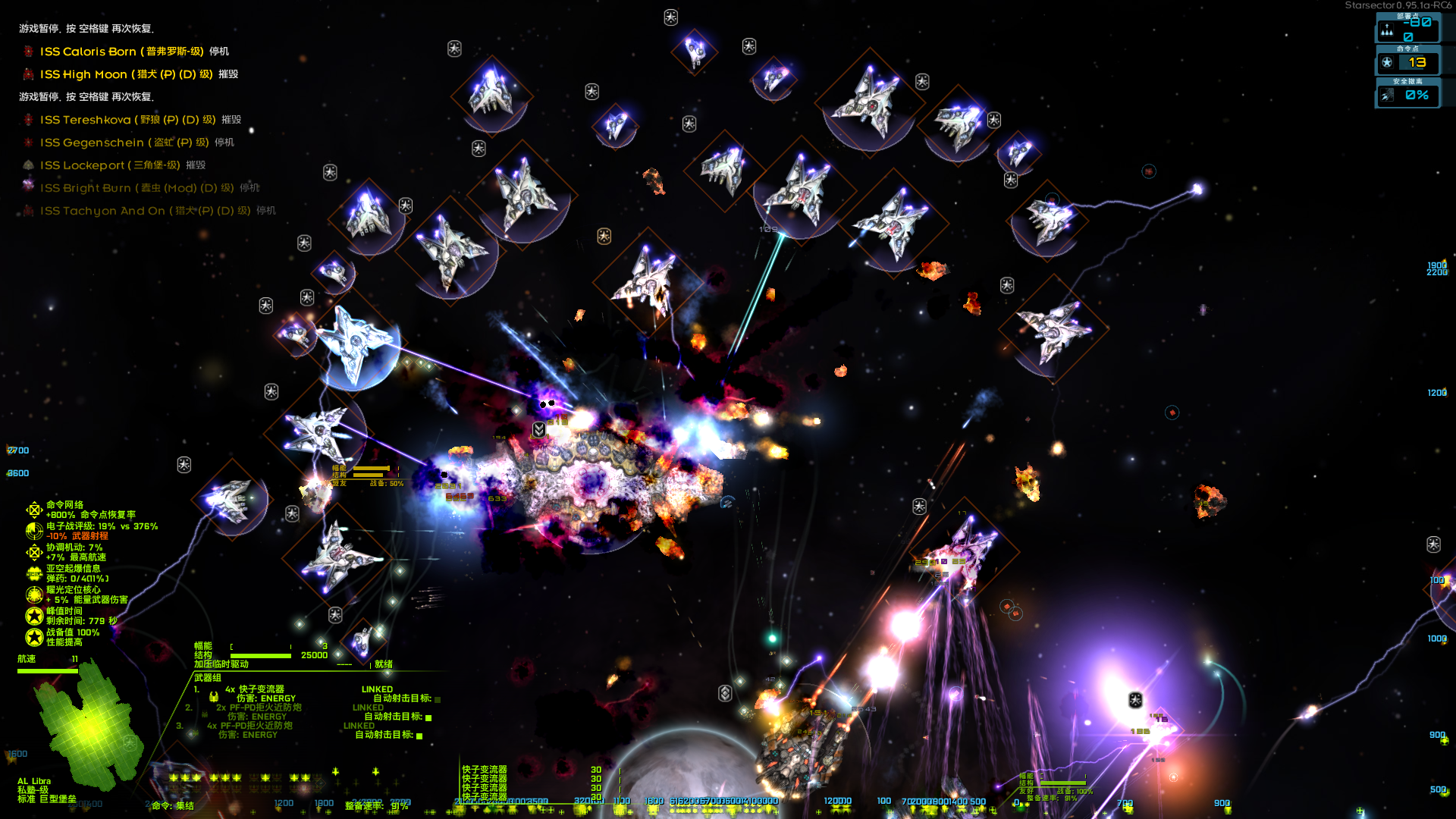Select the ISS Caloris Born log entry
Image resolution: width=1456 pixels, height=819 pixels.
[x=121, y=52]
